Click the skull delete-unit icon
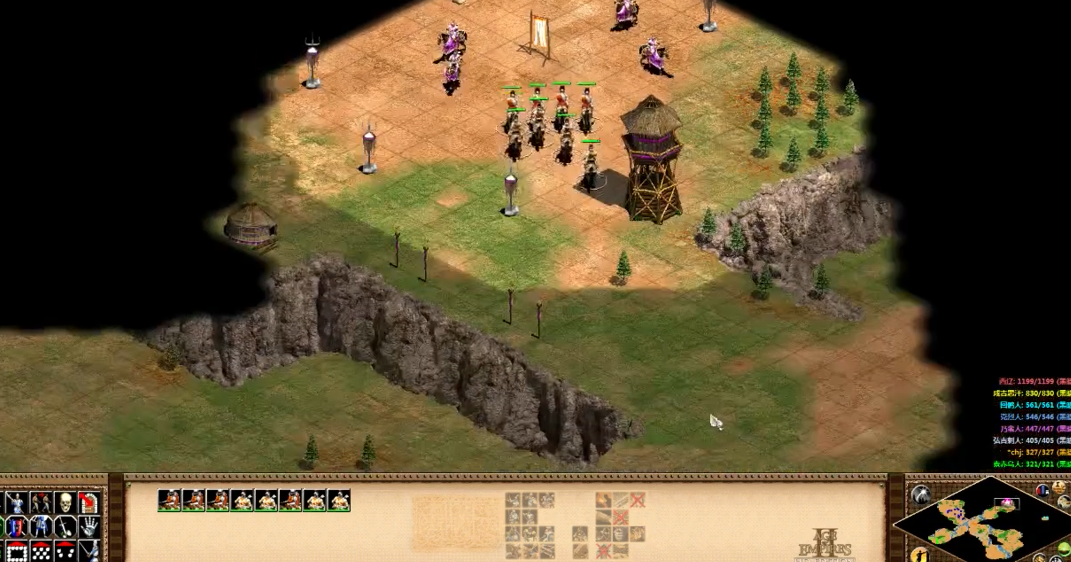Viewport: 1071px width, 562px height. coord(65,501)
